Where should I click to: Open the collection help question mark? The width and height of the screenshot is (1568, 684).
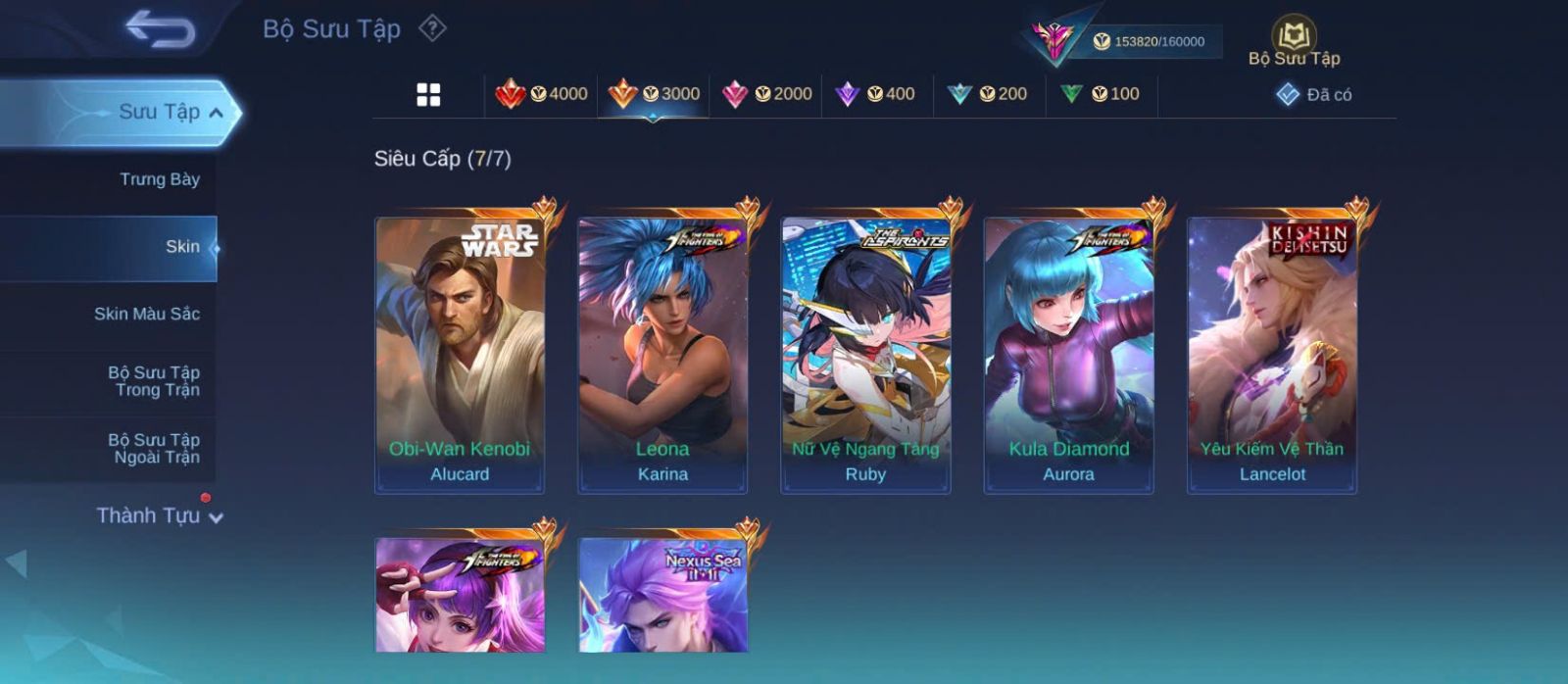point(432,28)
